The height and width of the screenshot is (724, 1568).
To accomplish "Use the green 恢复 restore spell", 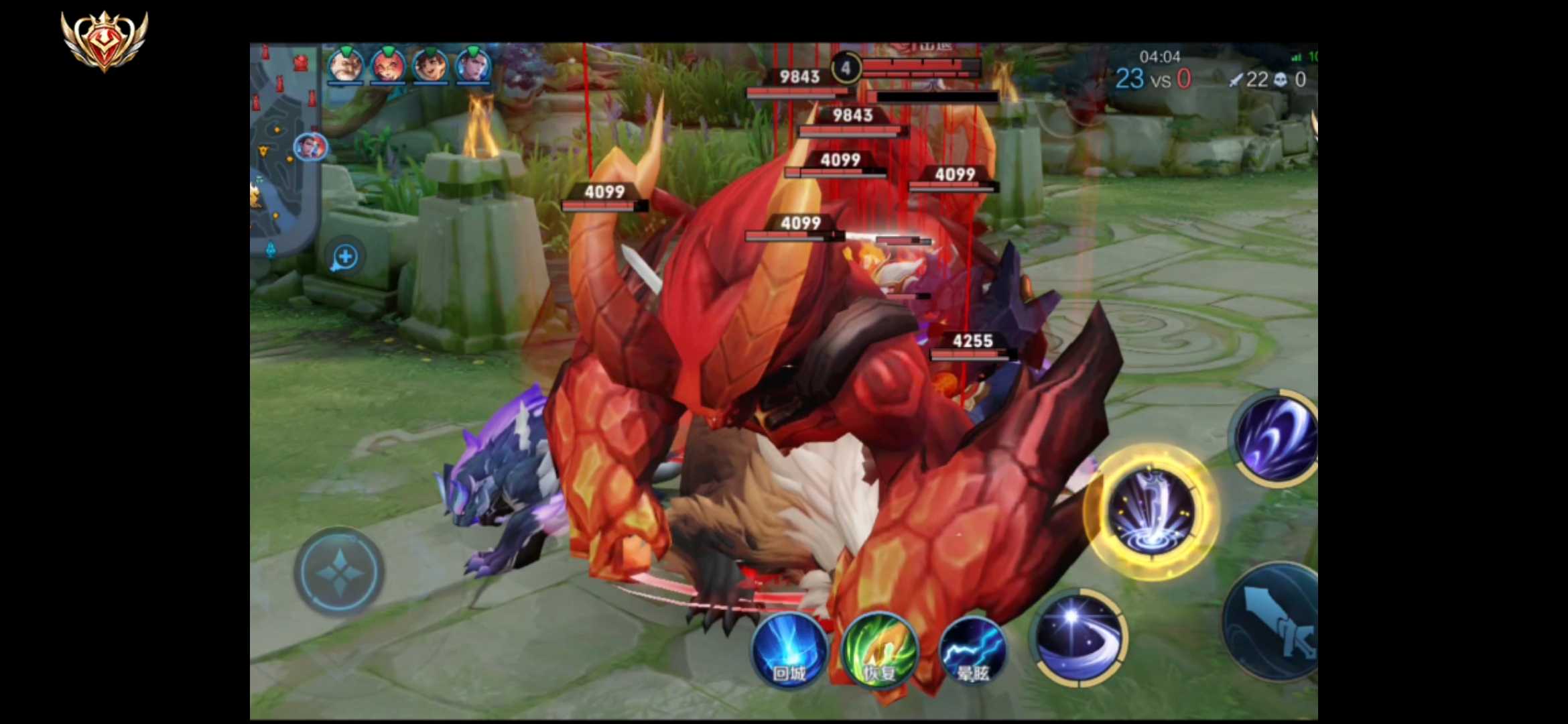I will pos(880,650).
